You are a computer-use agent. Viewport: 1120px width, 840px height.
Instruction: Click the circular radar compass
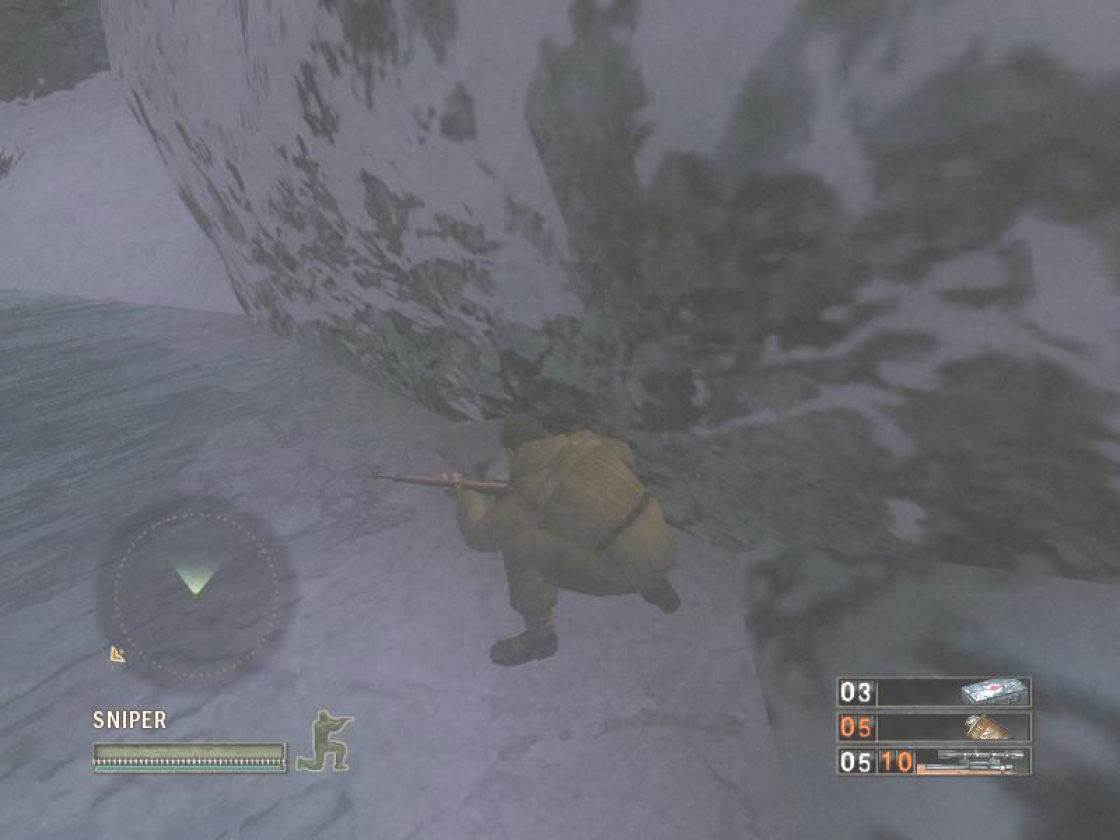[196, 593]
